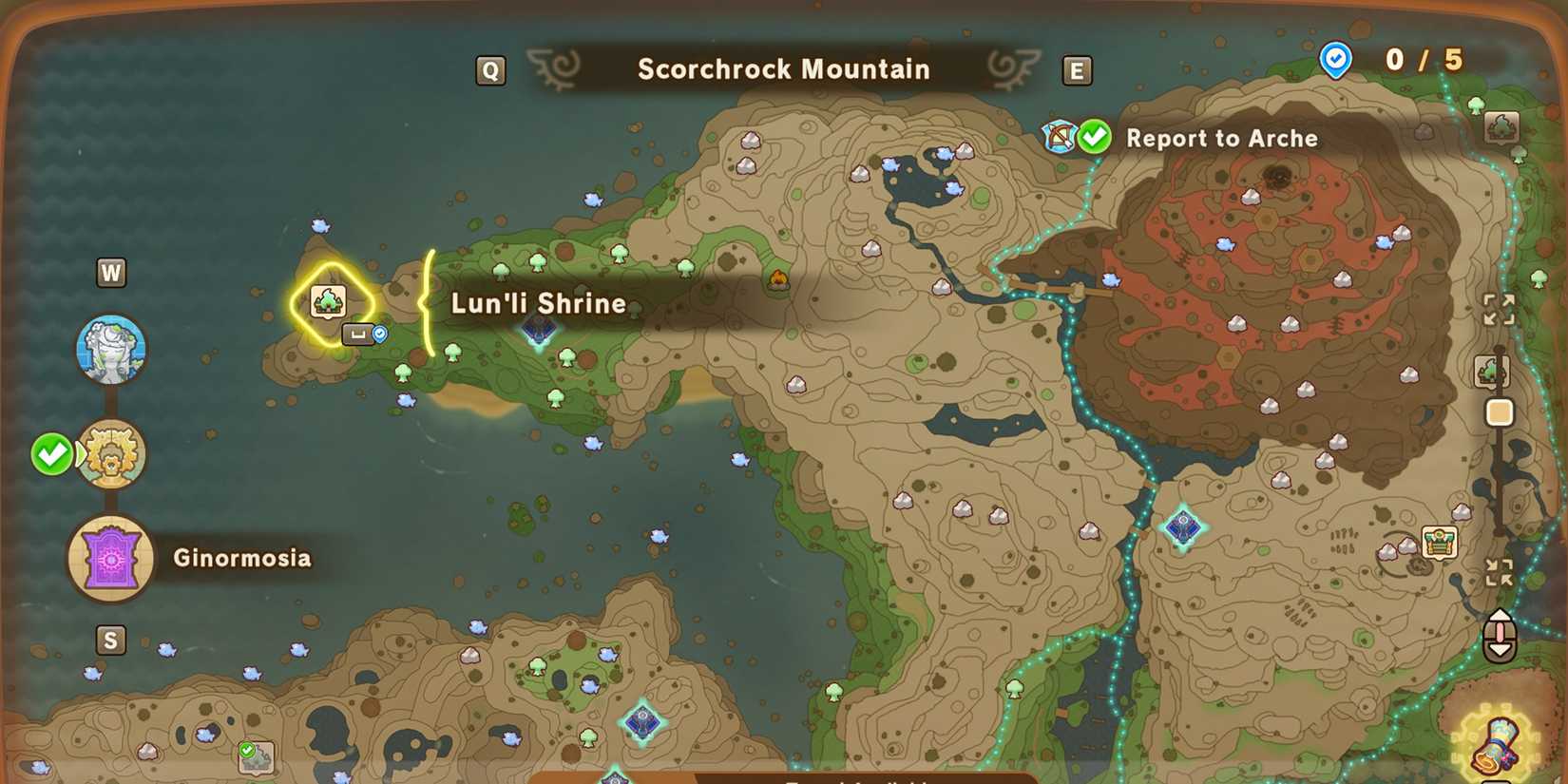Click the W key control to pan the map
The height and width of the screenshot is (784, 1568).
(x=112, y=272)
